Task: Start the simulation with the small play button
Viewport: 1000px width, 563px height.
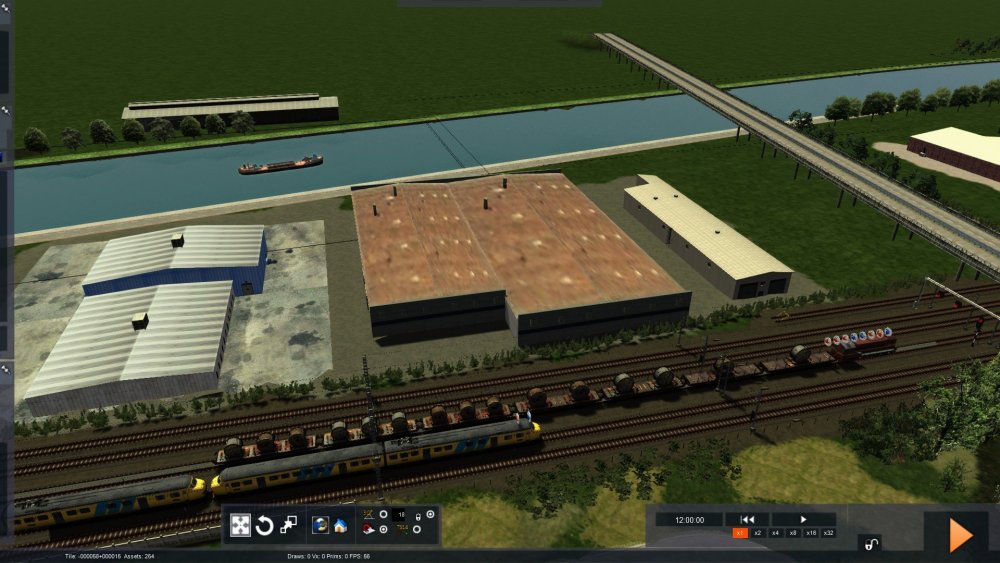Action: coord(803,519)
